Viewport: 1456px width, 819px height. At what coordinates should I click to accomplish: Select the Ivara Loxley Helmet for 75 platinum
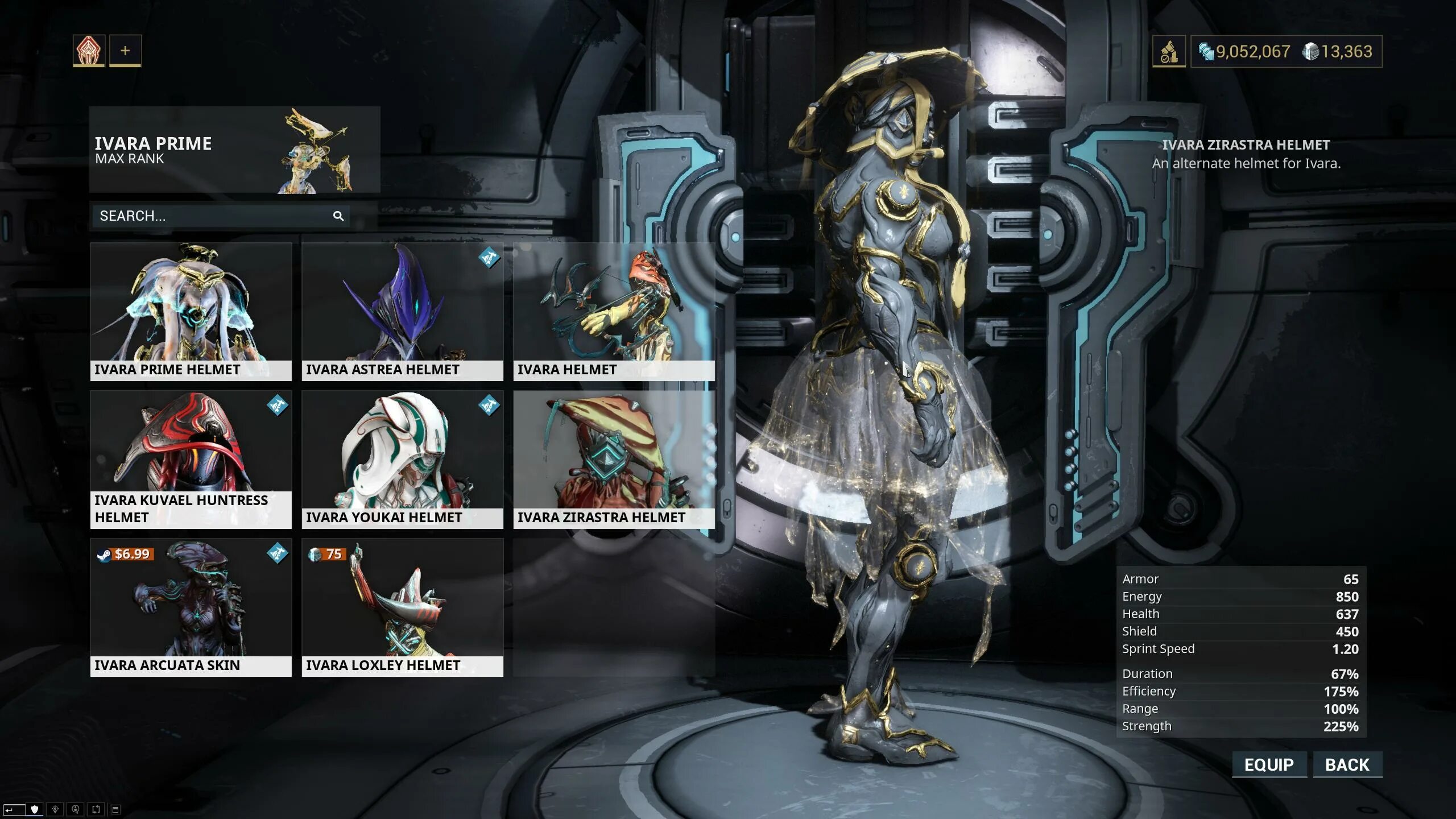click(x=402, y=607)
